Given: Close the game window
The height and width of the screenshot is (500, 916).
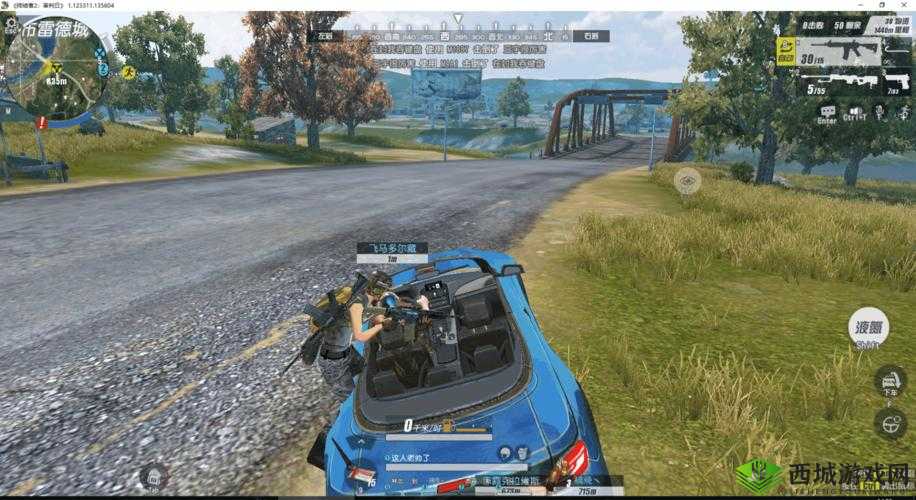Looking at the screenshot, I should point(905,5).
